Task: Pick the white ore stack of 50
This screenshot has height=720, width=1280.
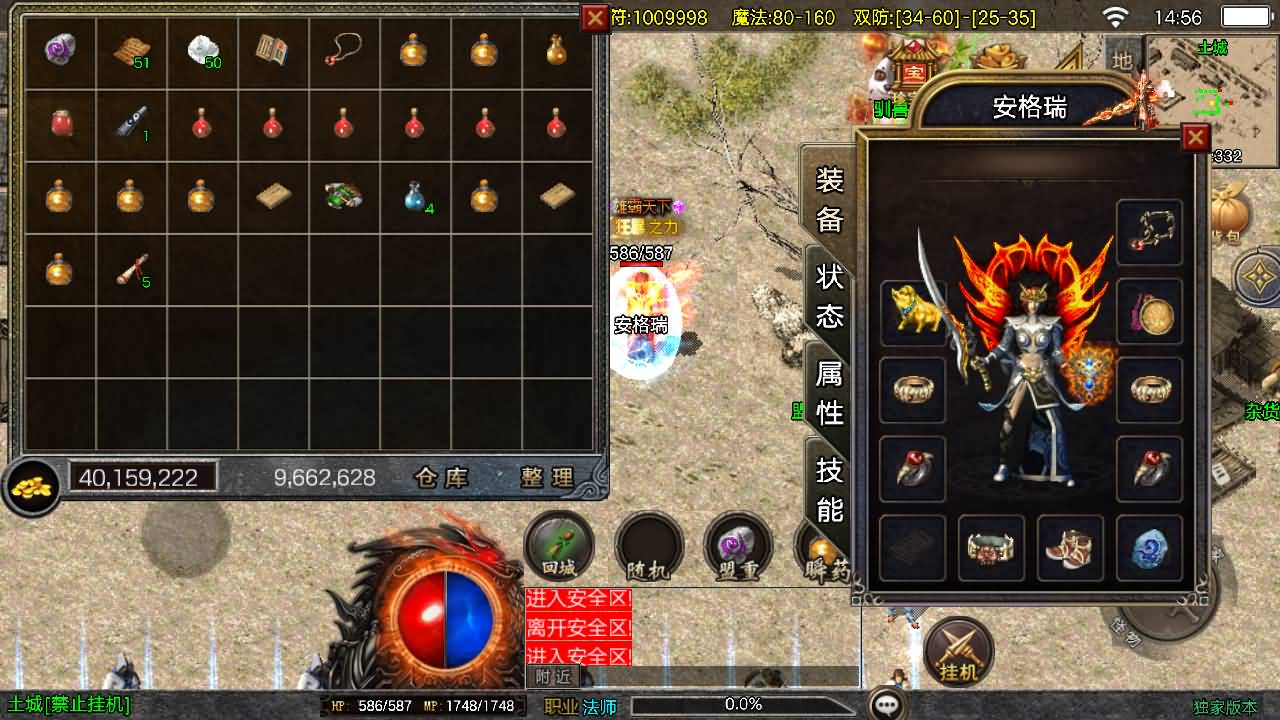Action: (x=203, y=50)
